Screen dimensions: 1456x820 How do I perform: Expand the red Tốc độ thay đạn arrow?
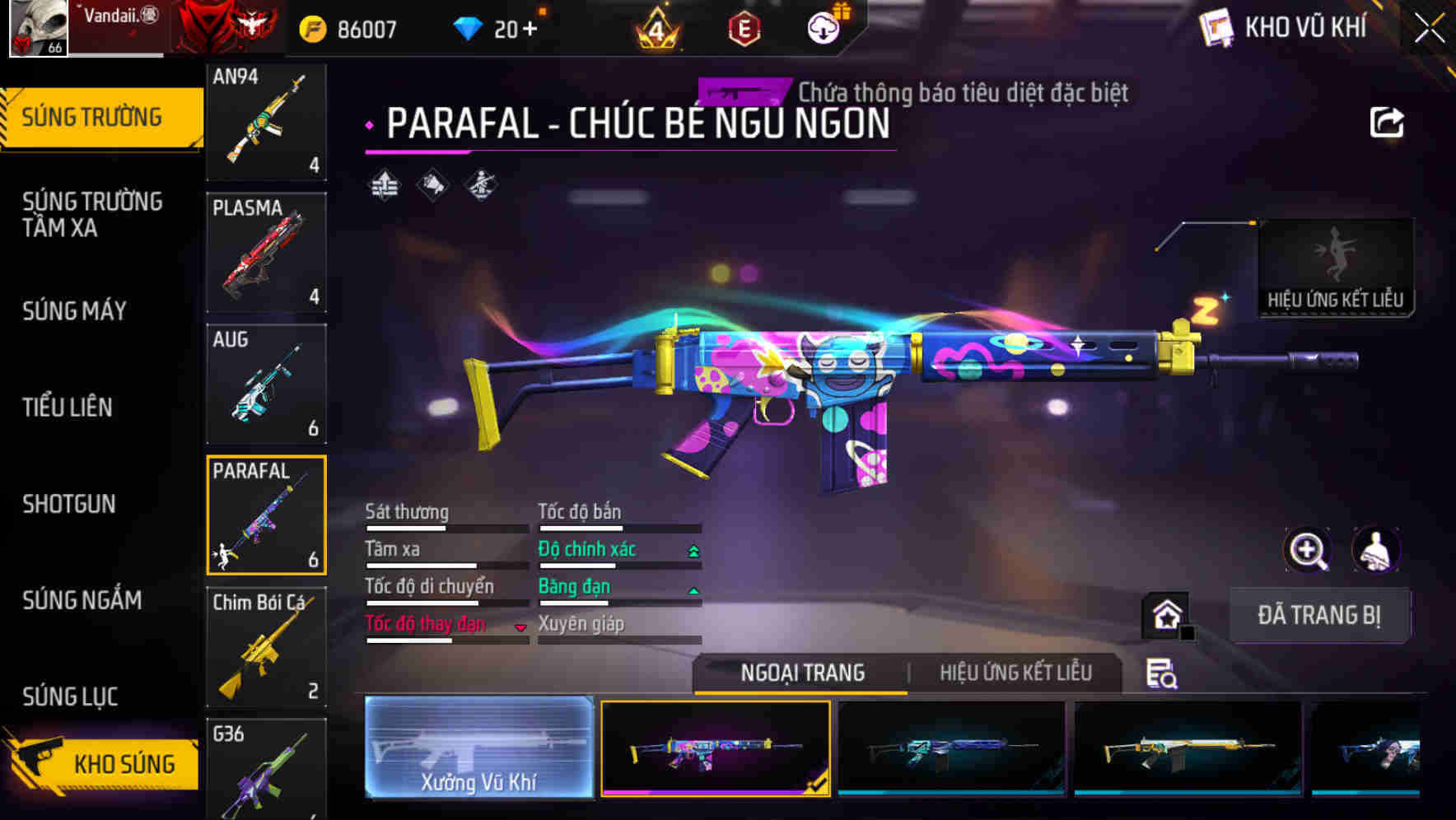(x=521, y=627)
